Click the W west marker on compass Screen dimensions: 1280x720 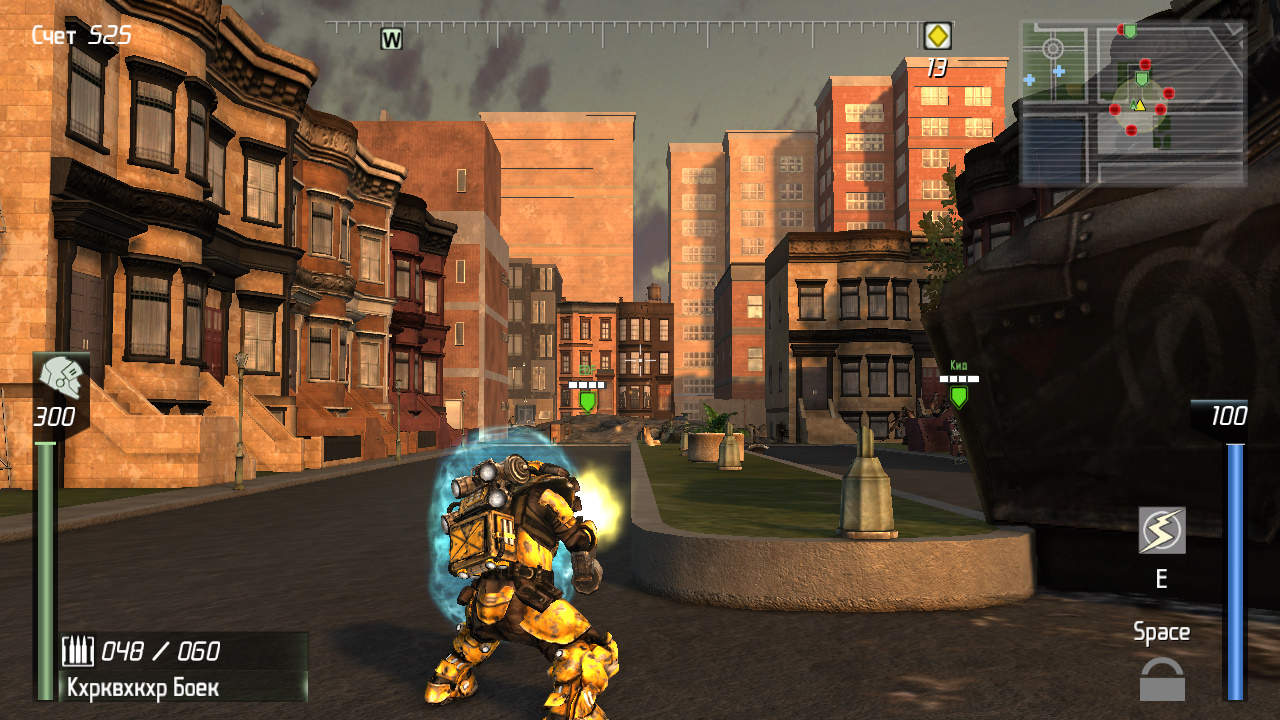pyautogui.click(x=391, y=39)
